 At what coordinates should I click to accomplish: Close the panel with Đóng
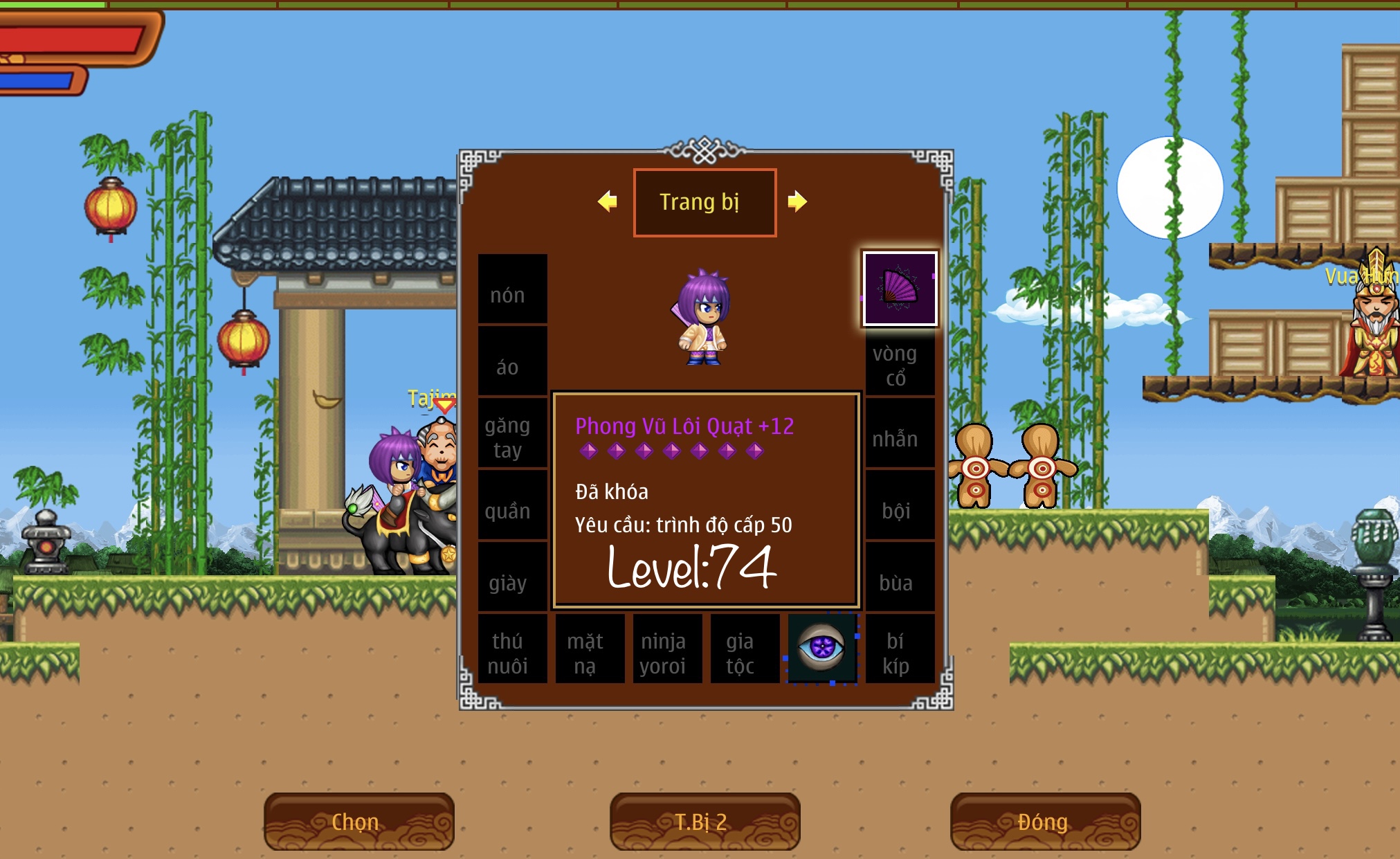tap(1045, 822)
